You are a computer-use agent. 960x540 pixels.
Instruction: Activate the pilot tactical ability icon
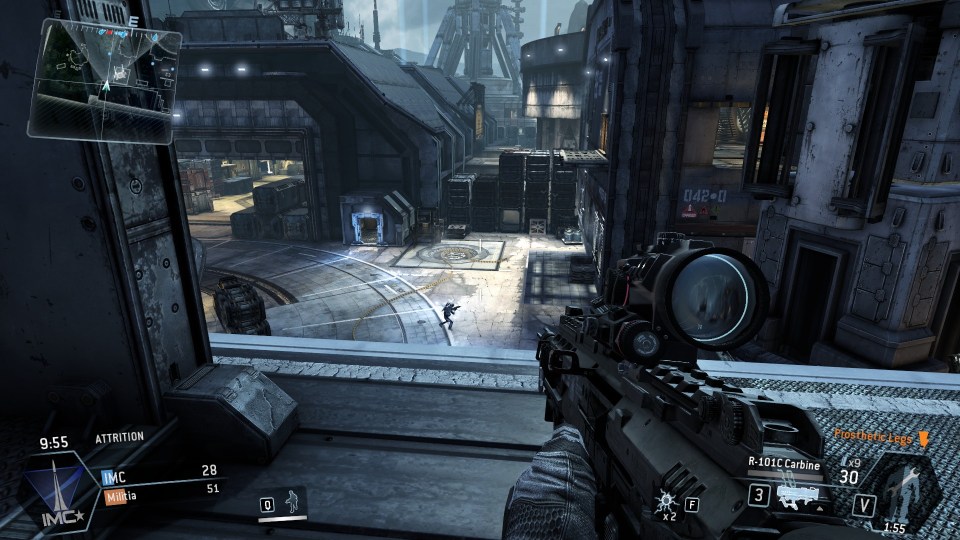click(x=293, y=502)
